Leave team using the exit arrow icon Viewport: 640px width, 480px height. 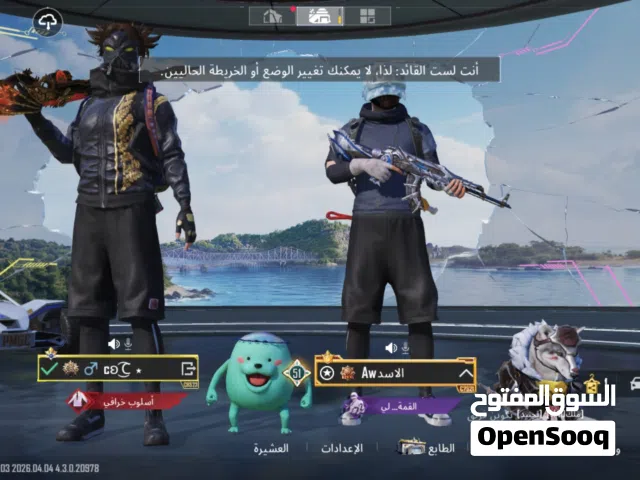tap(186, 369)
